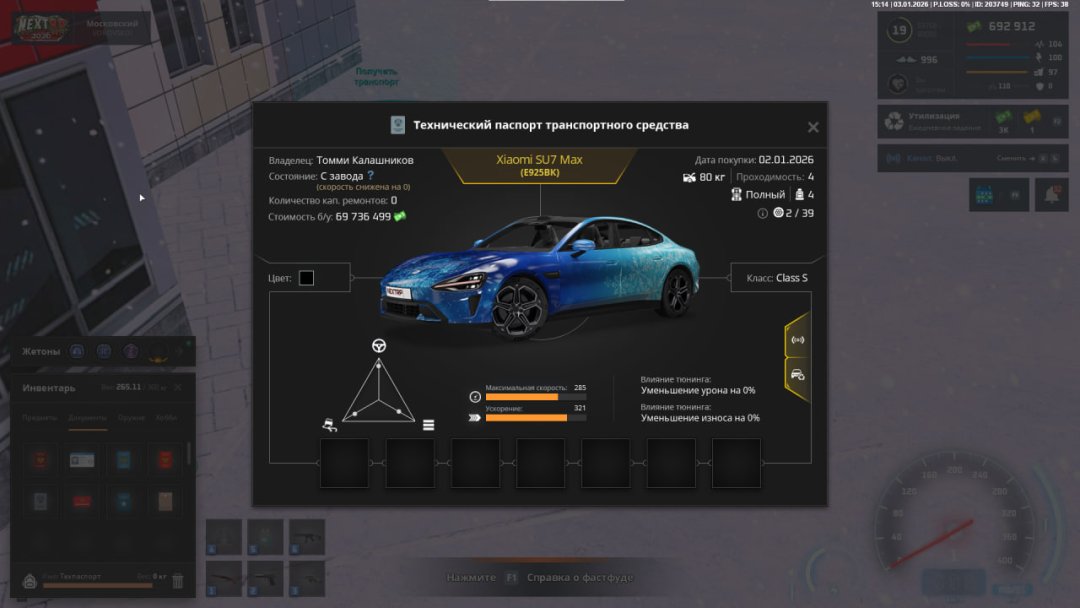The width and height of the screenshot is (1080, 608).
Task: Select the brown booklet document
Action: tap(166, 502)
